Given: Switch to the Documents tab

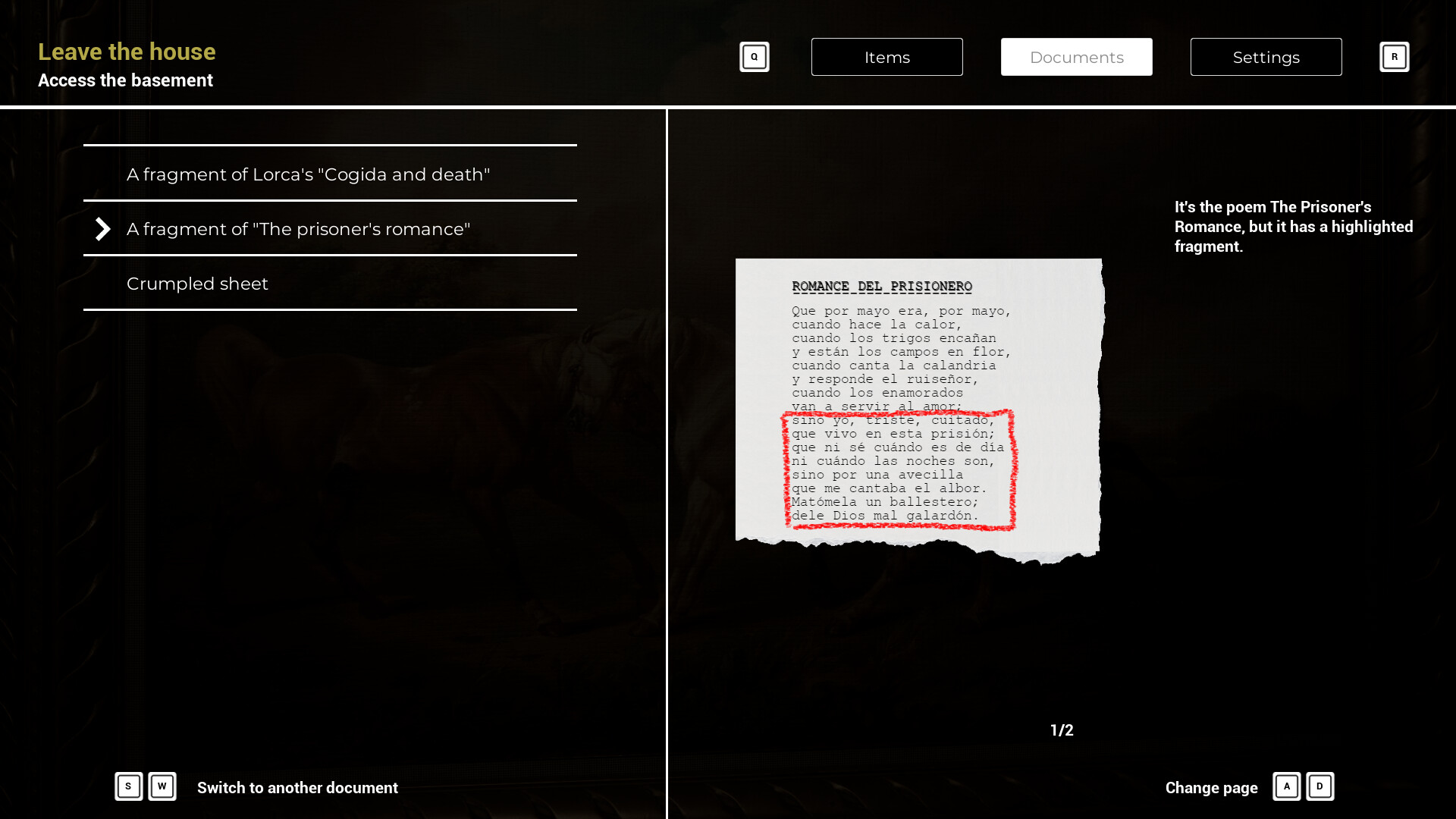Looking at the screenshot, I should click(1077, 57).
